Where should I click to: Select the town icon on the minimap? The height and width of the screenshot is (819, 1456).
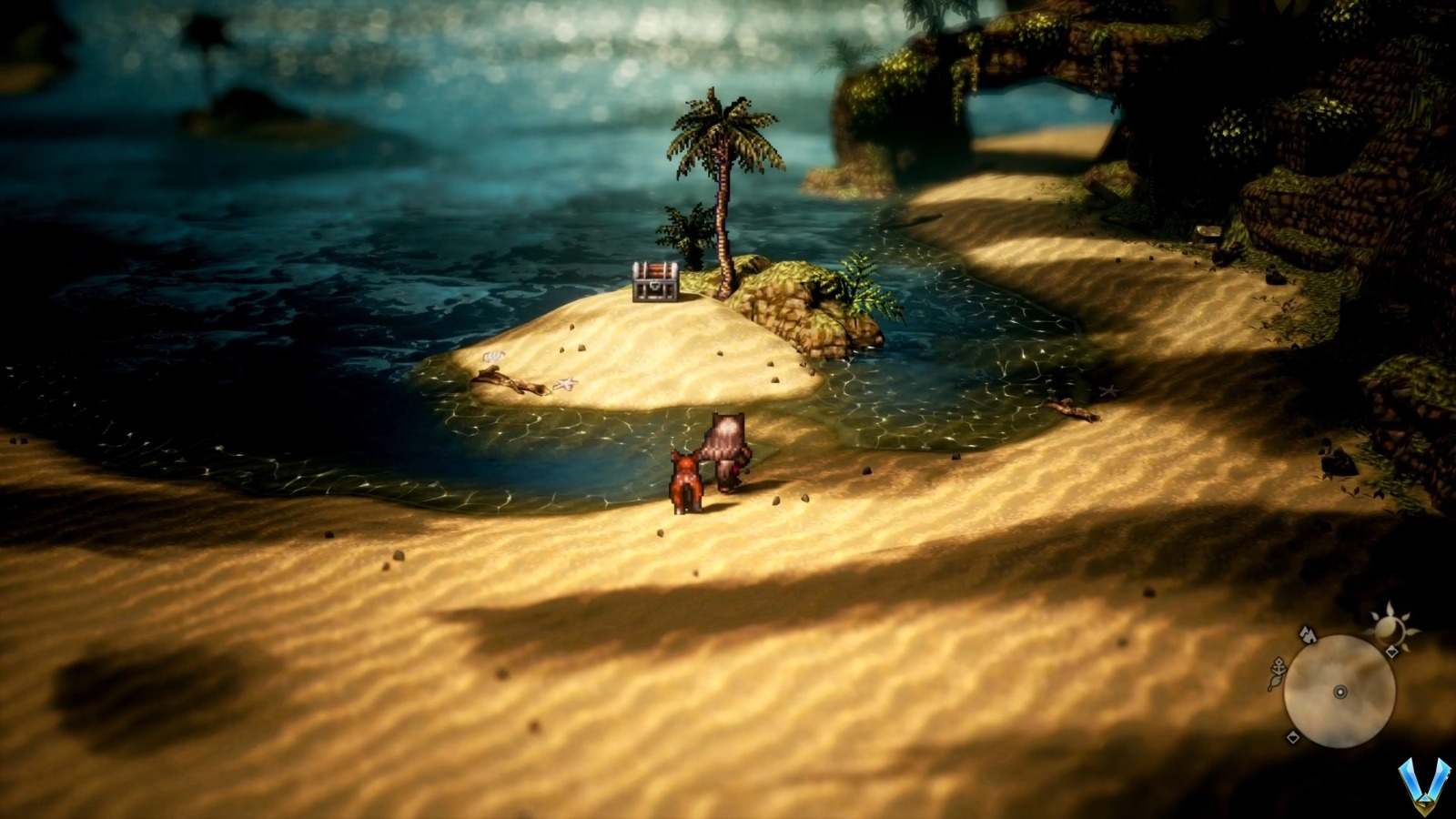(1308, 636)
